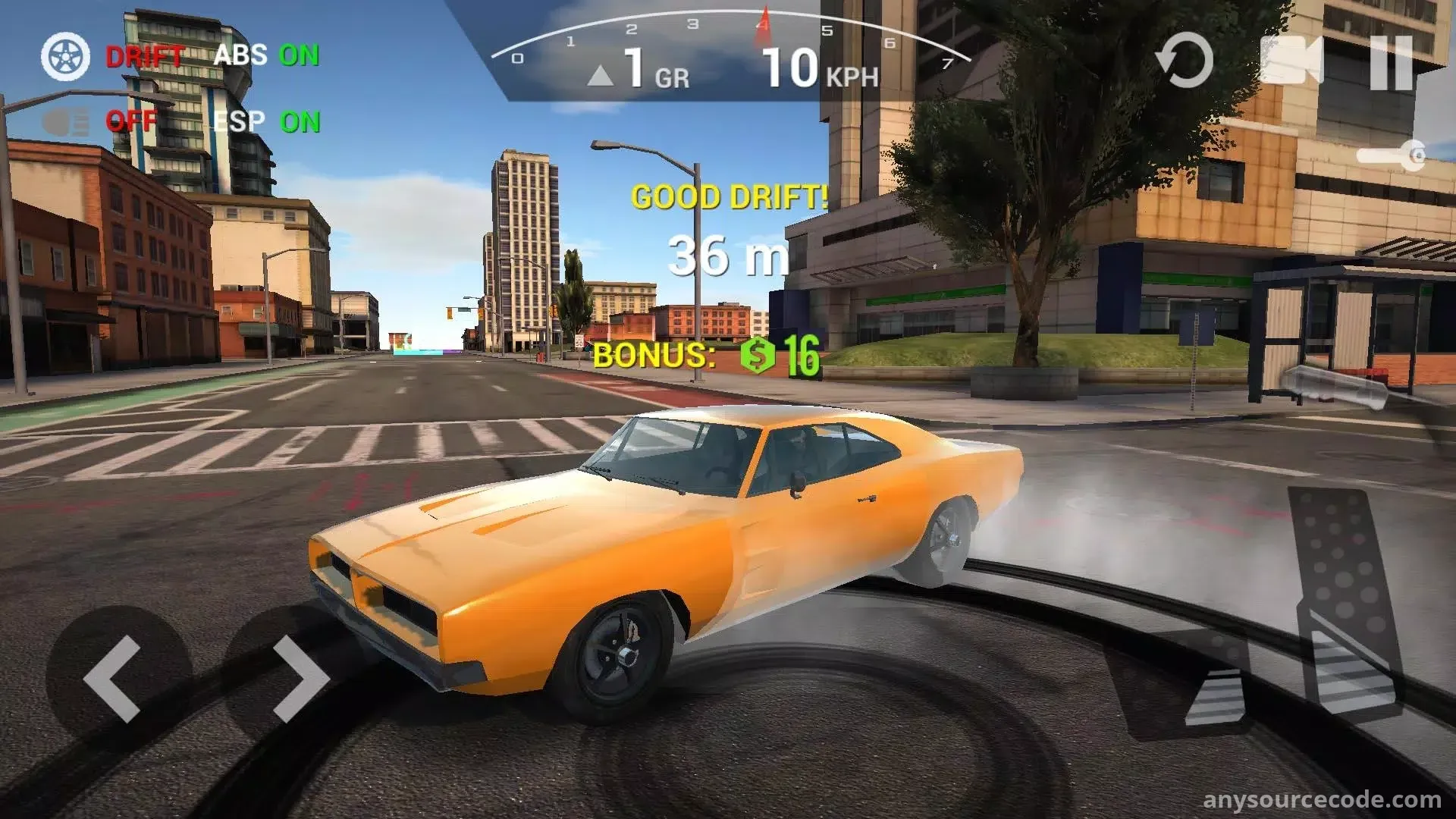Toggle the DRIFT mode wheel icon

pyautogui.click(x=65, y=57)
